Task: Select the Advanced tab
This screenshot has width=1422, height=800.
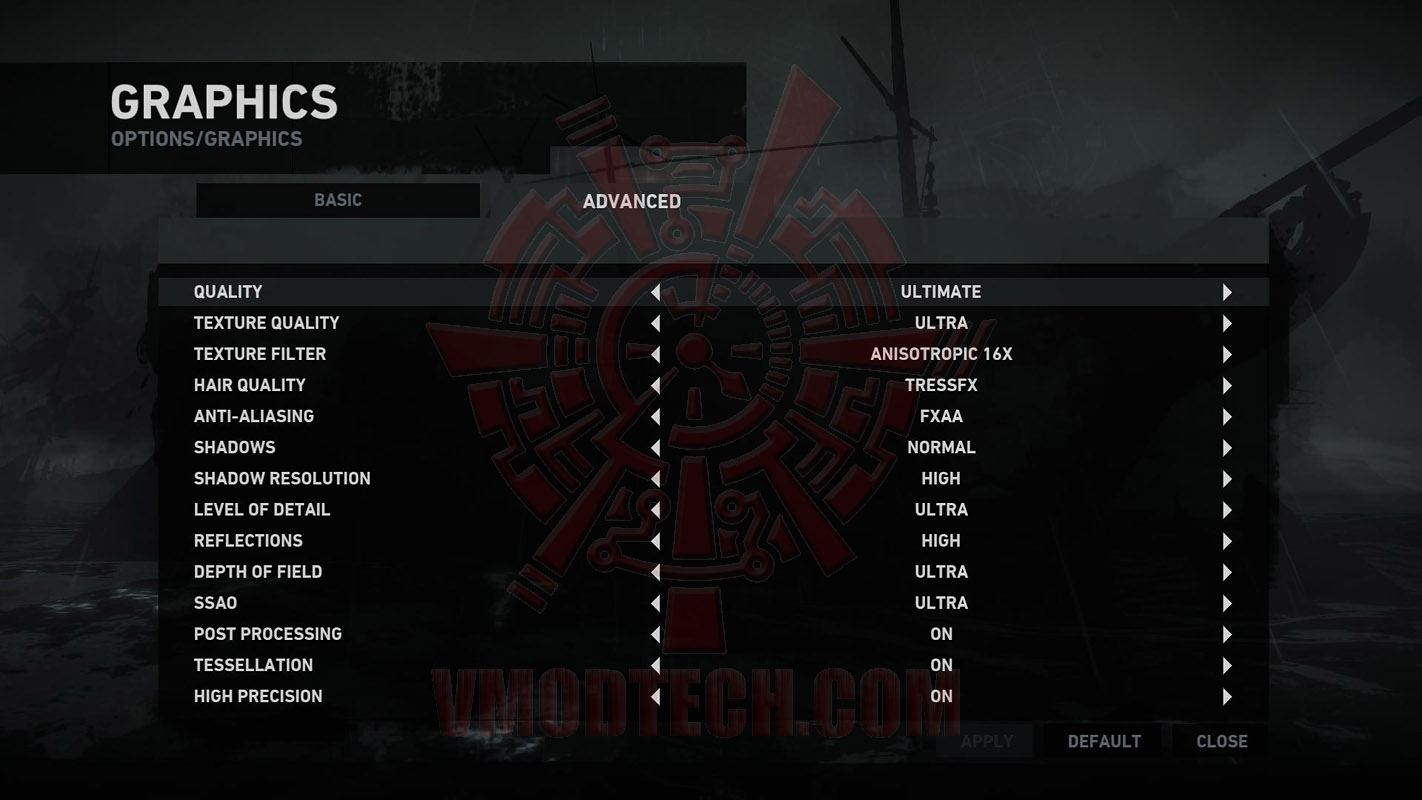Action: [x=632, y=202]
